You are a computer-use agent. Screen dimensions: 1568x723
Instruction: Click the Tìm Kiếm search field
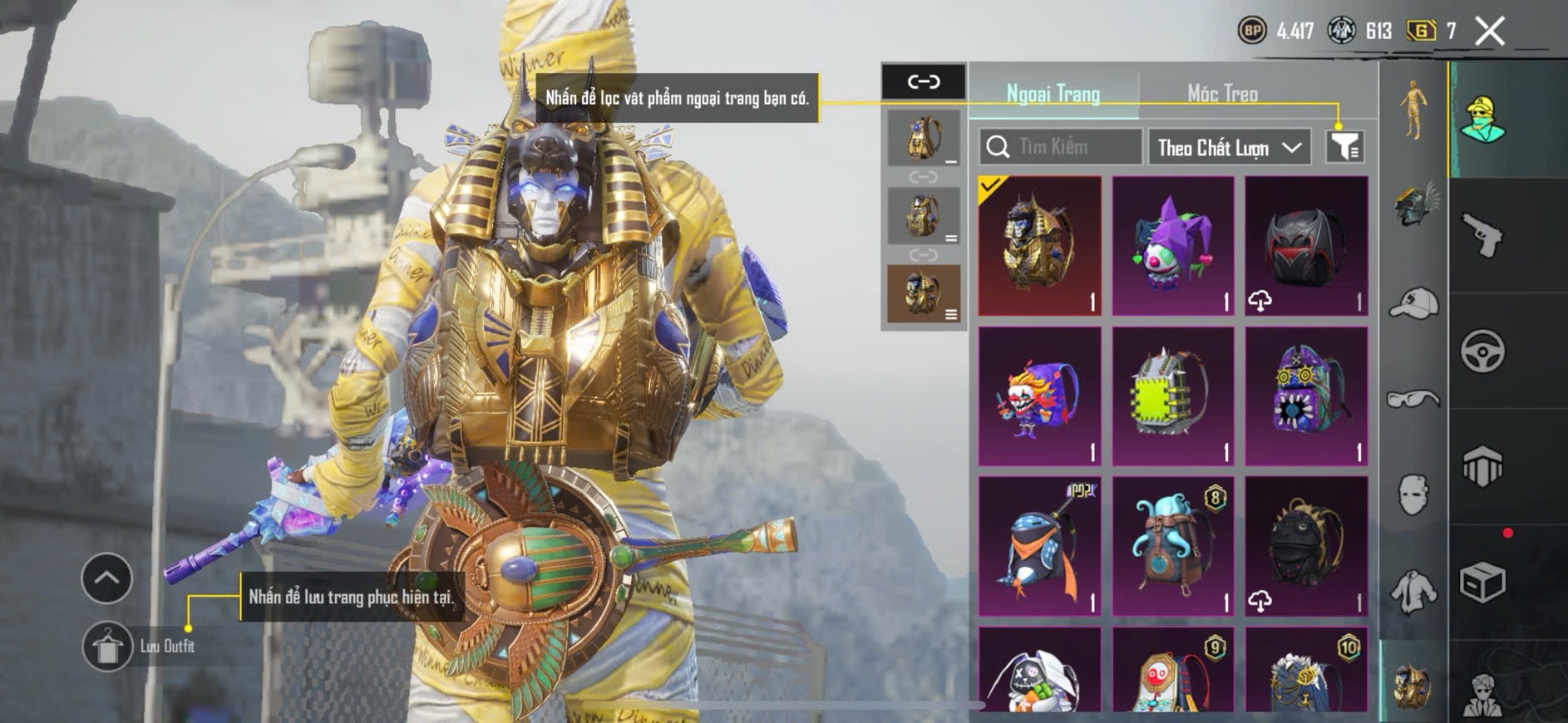tap(1060, 147)
